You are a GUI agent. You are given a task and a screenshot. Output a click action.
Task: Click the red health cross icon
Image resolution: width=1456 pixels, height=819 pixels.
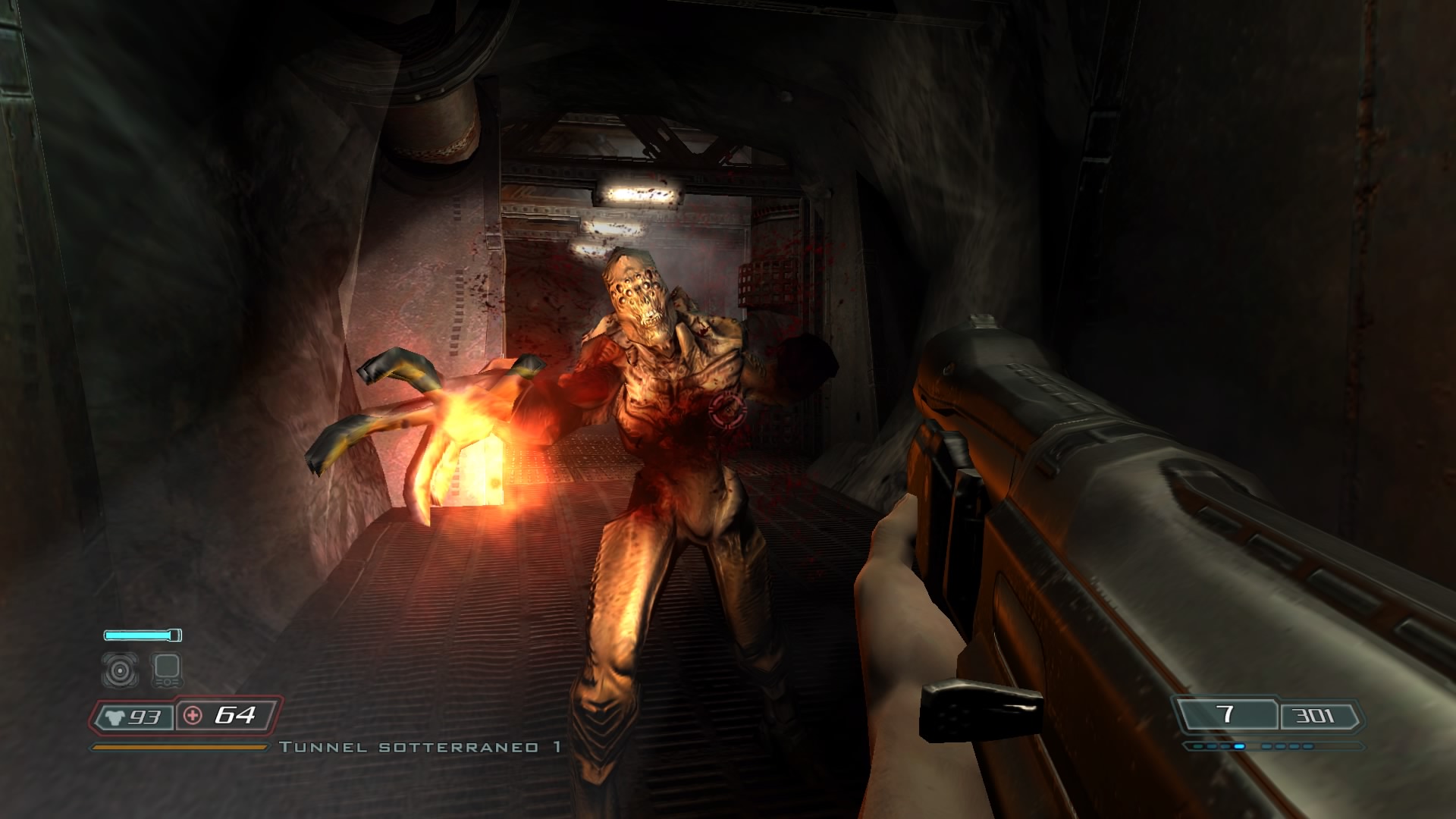click(x=191, y=714)
